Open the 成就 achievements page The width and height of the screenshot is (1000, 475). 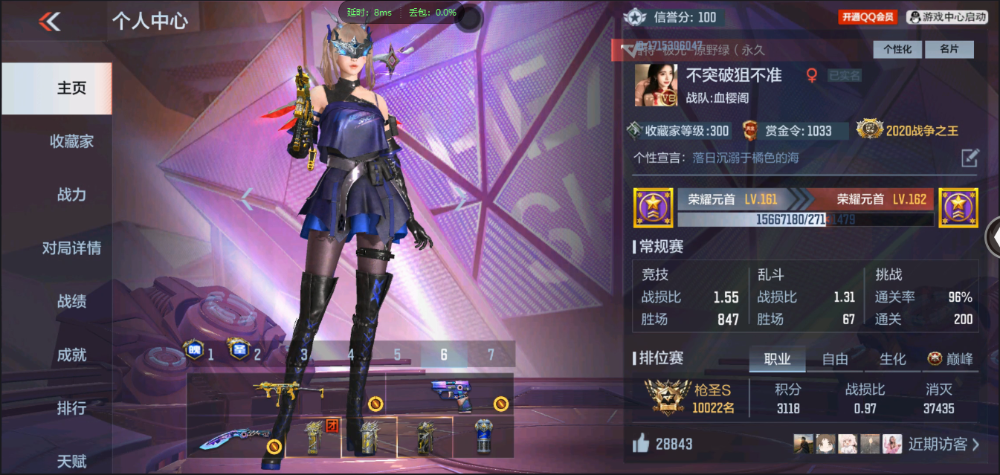[71, 354]
